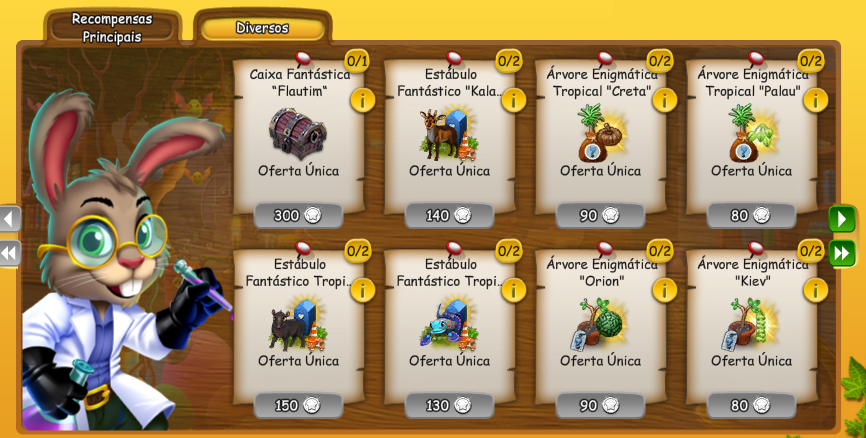
Task: Purchase Árvore Enigmática Kiev for 80
Action: click(x=752, y=405)
